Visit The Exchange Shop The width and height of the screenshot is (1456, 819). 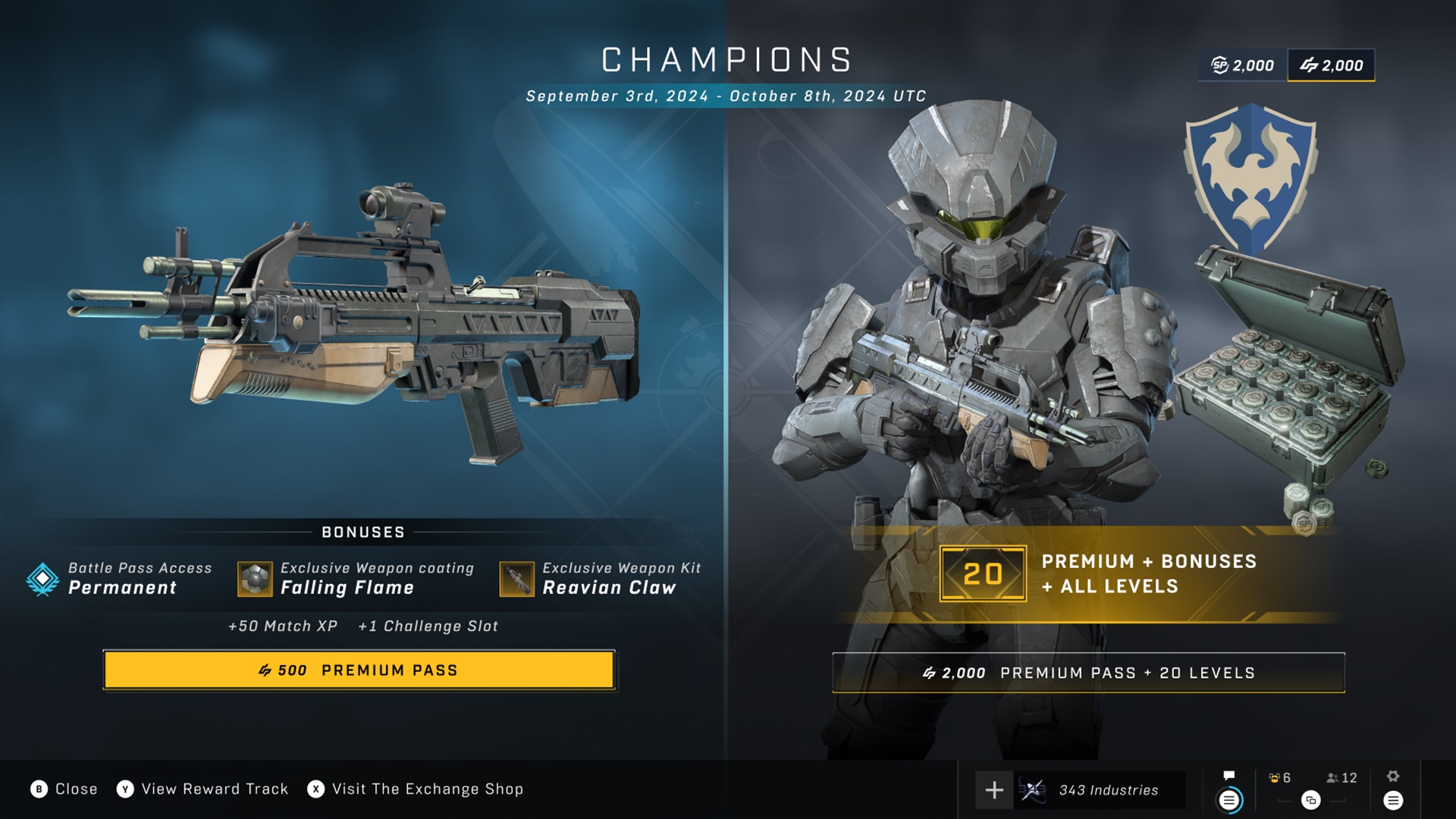click(416, 789)
